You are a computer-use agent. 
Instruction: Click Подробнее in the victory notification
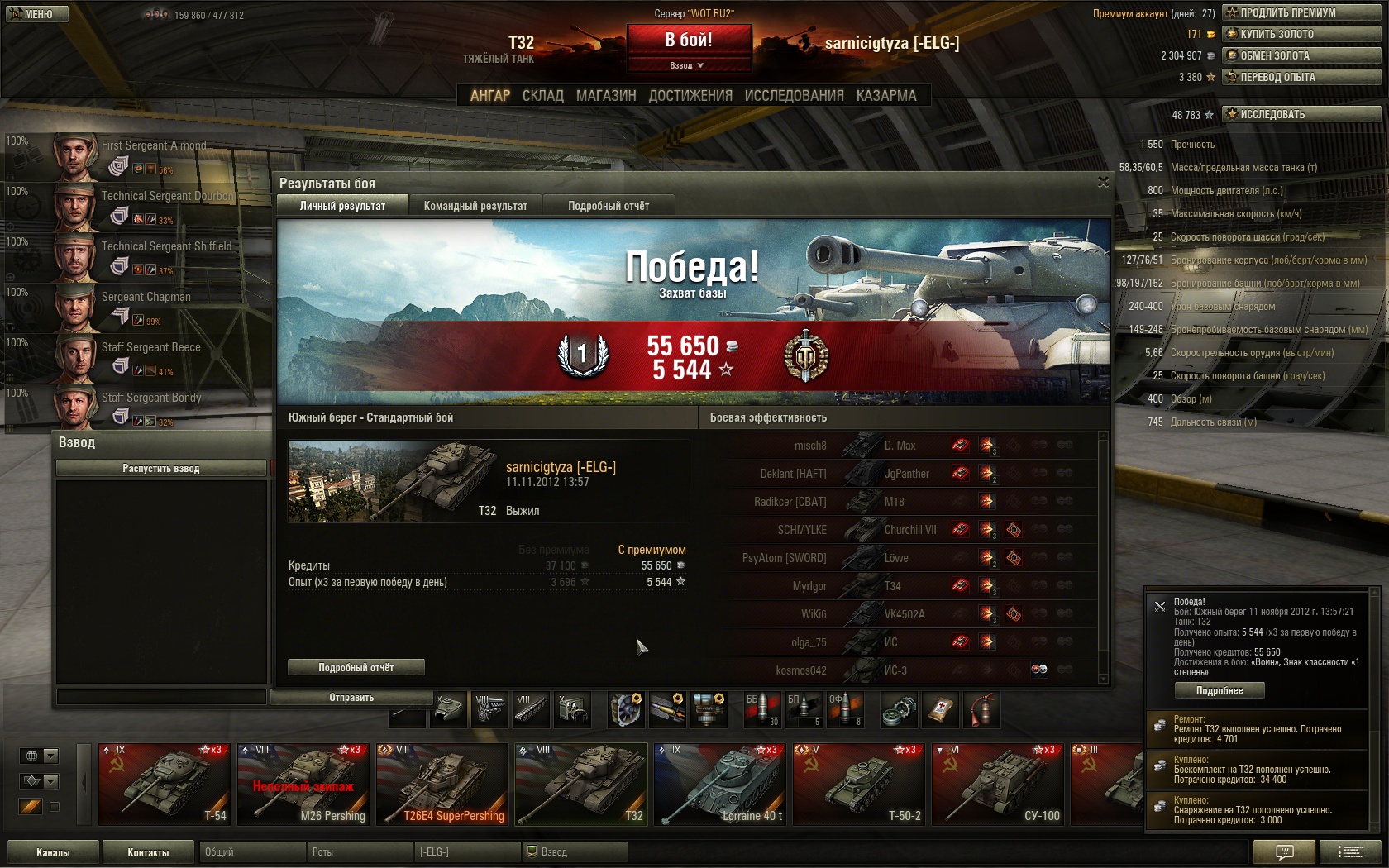pyautogui.click(x=1220, y=691)
